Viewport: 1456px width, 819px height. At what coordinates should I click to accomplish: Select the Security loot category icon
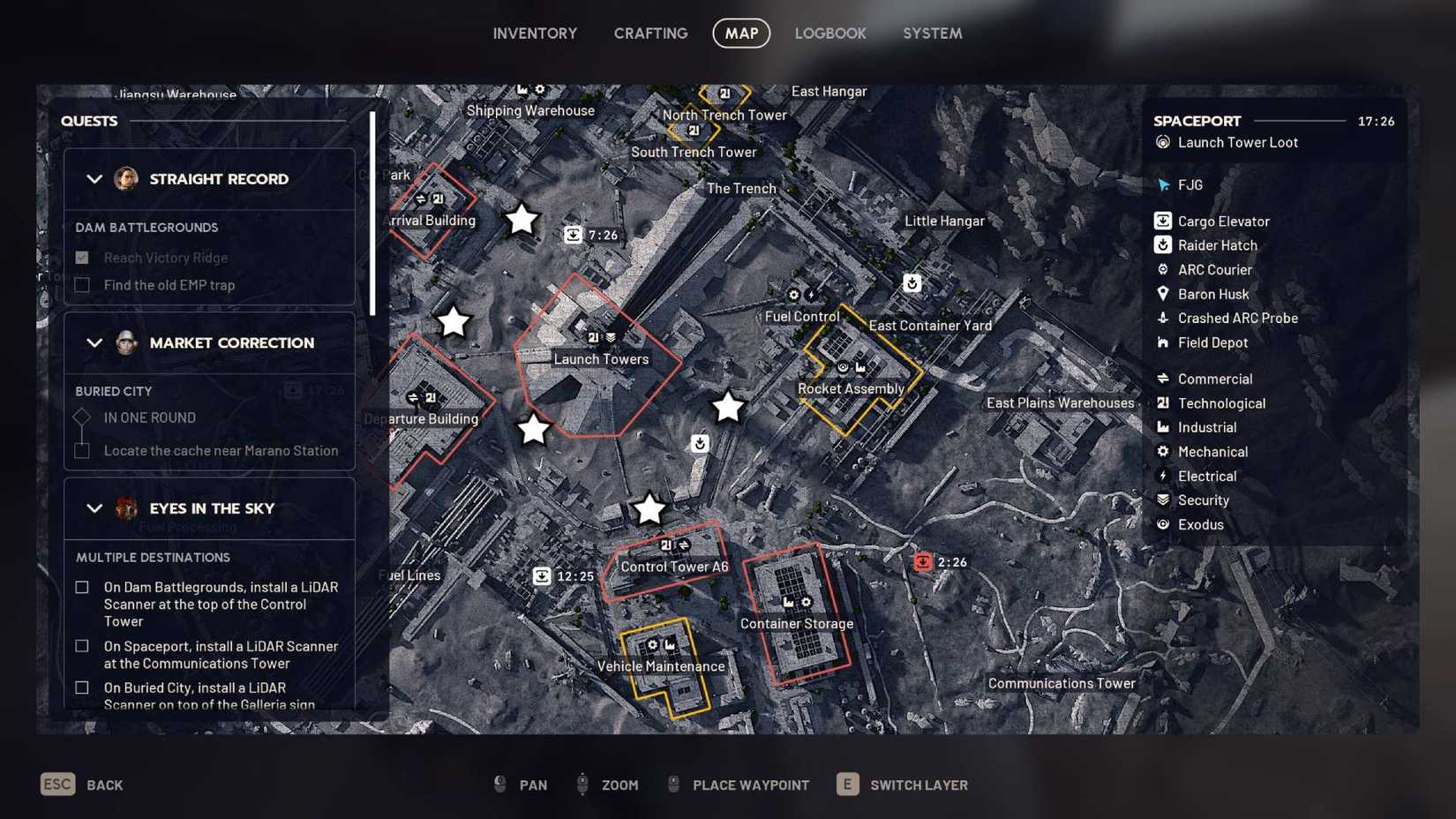point(1162,500)
